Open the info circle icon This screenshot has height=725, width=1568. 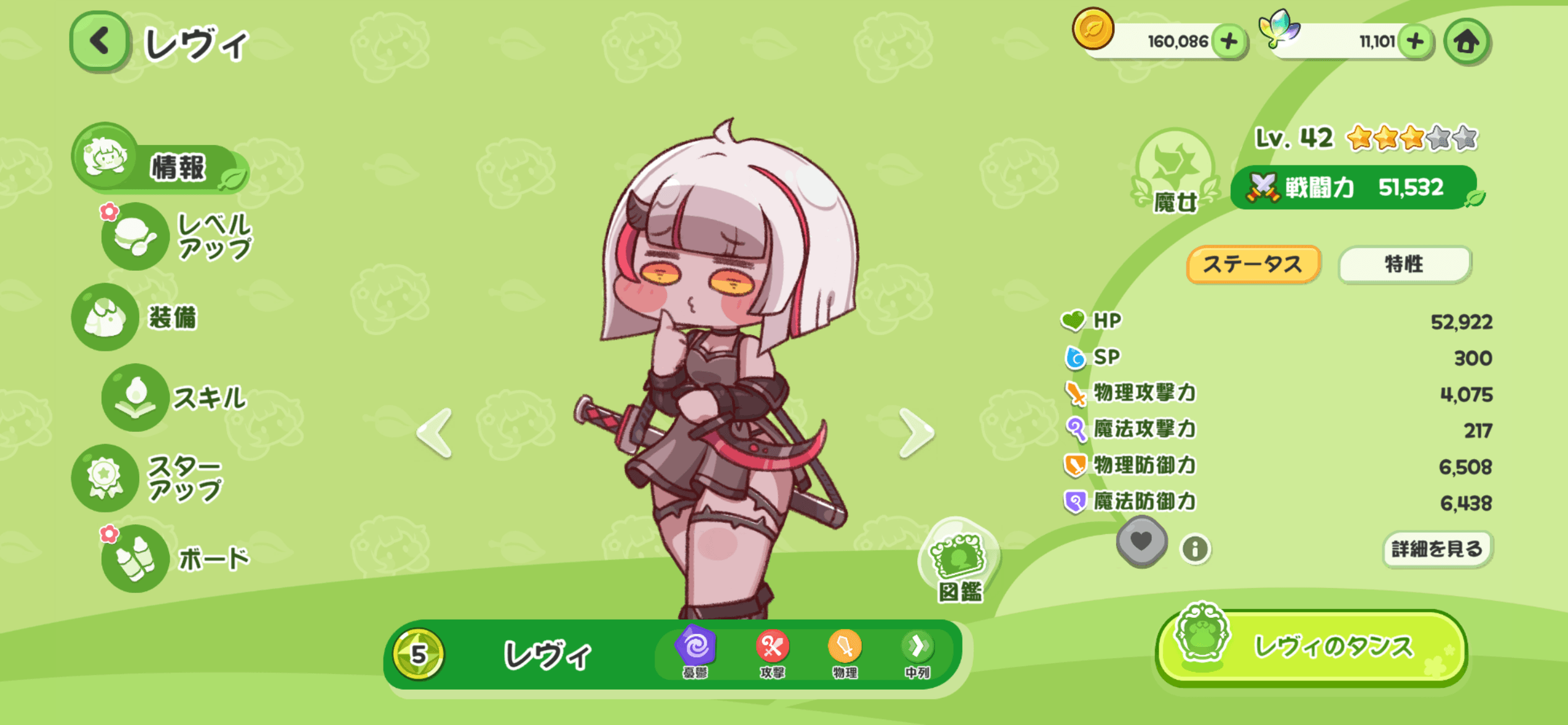point(1195,548)
